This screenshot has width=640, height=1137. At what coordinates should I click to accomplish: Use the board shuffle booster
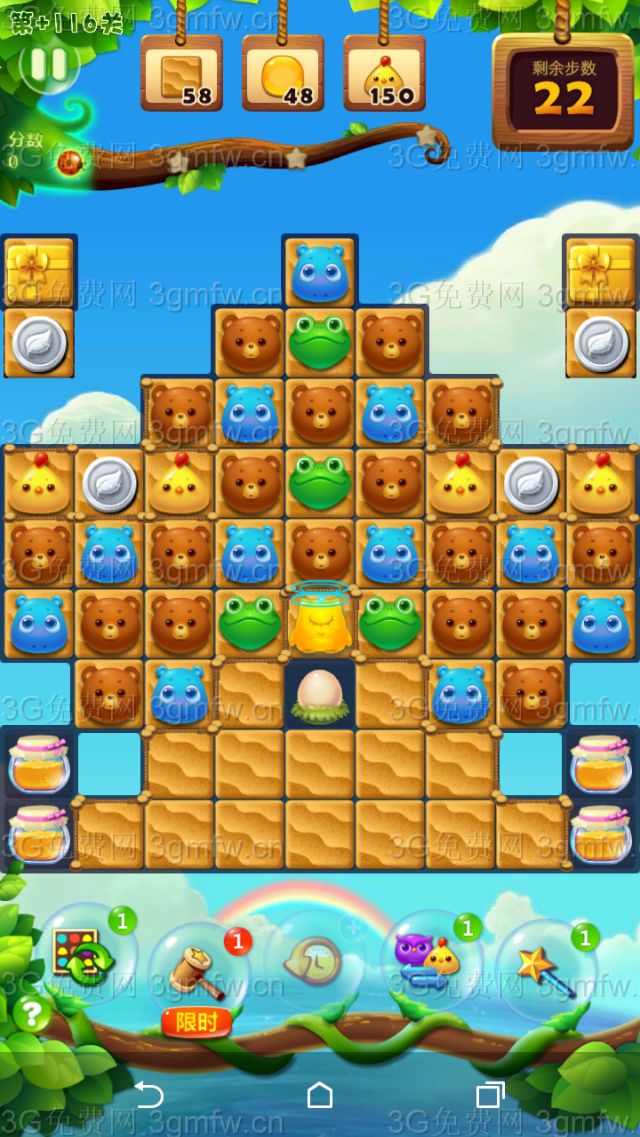click(x=84, y=955)
